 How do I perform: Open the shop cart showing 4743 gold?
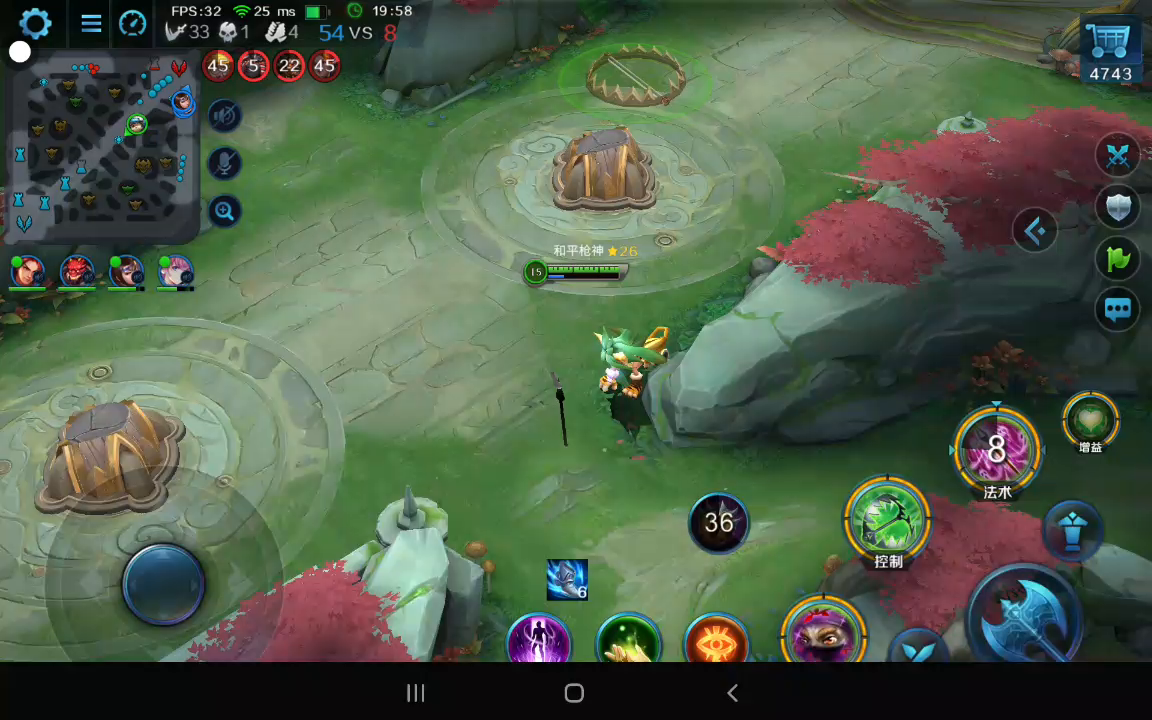click(x=1110, y=50)
